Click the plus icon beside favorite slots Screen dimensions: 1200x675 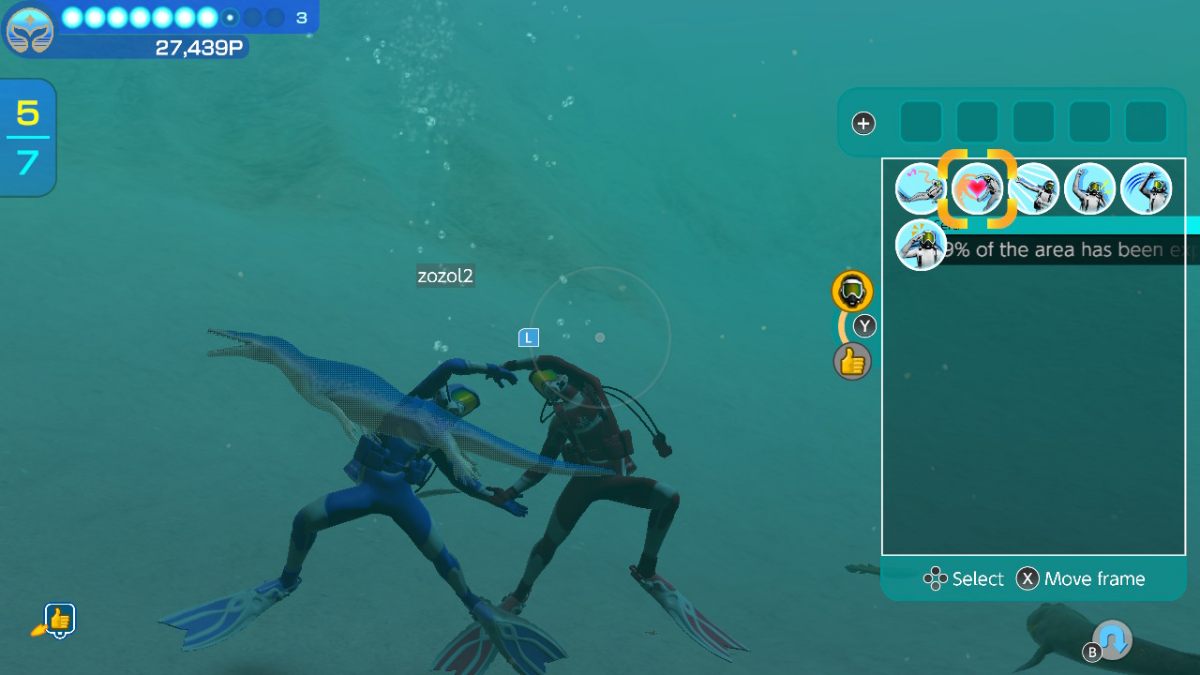tap(863, 124)
